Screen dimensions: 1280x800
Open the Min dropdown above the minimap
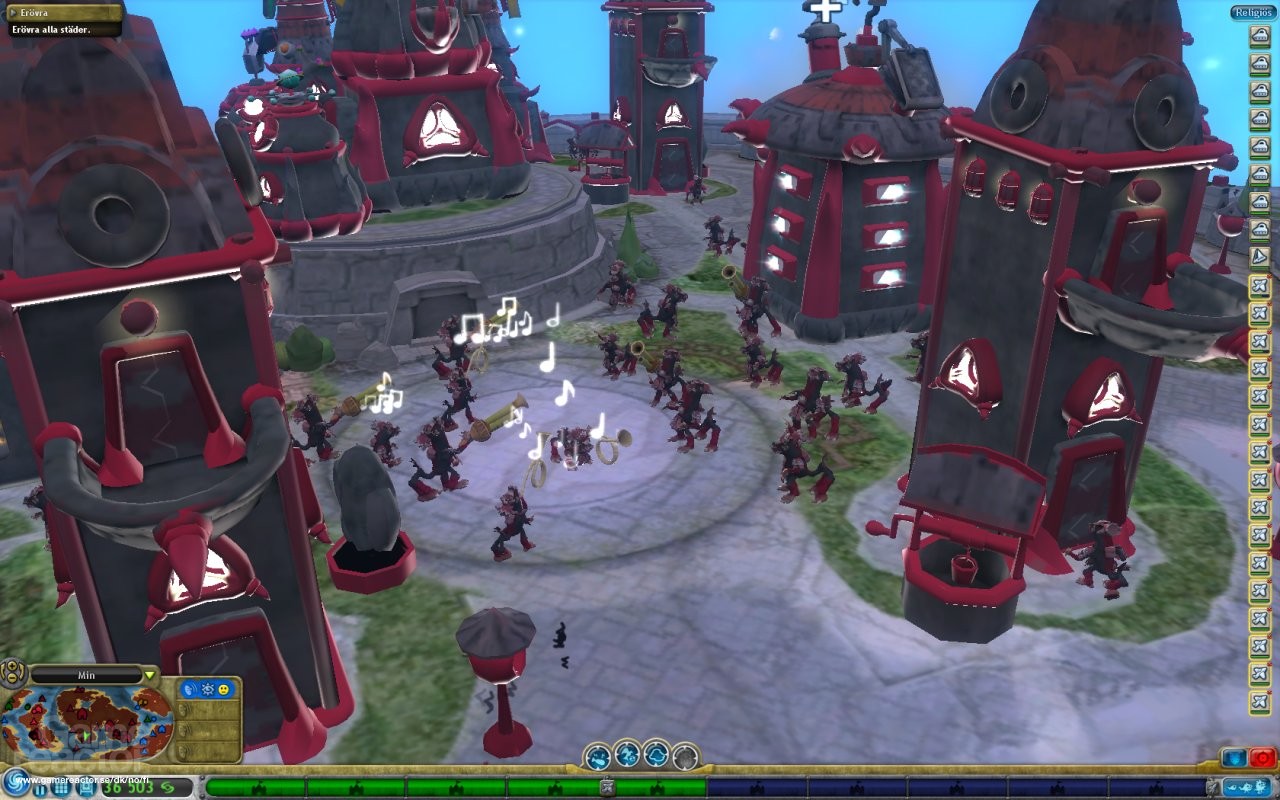87,675
